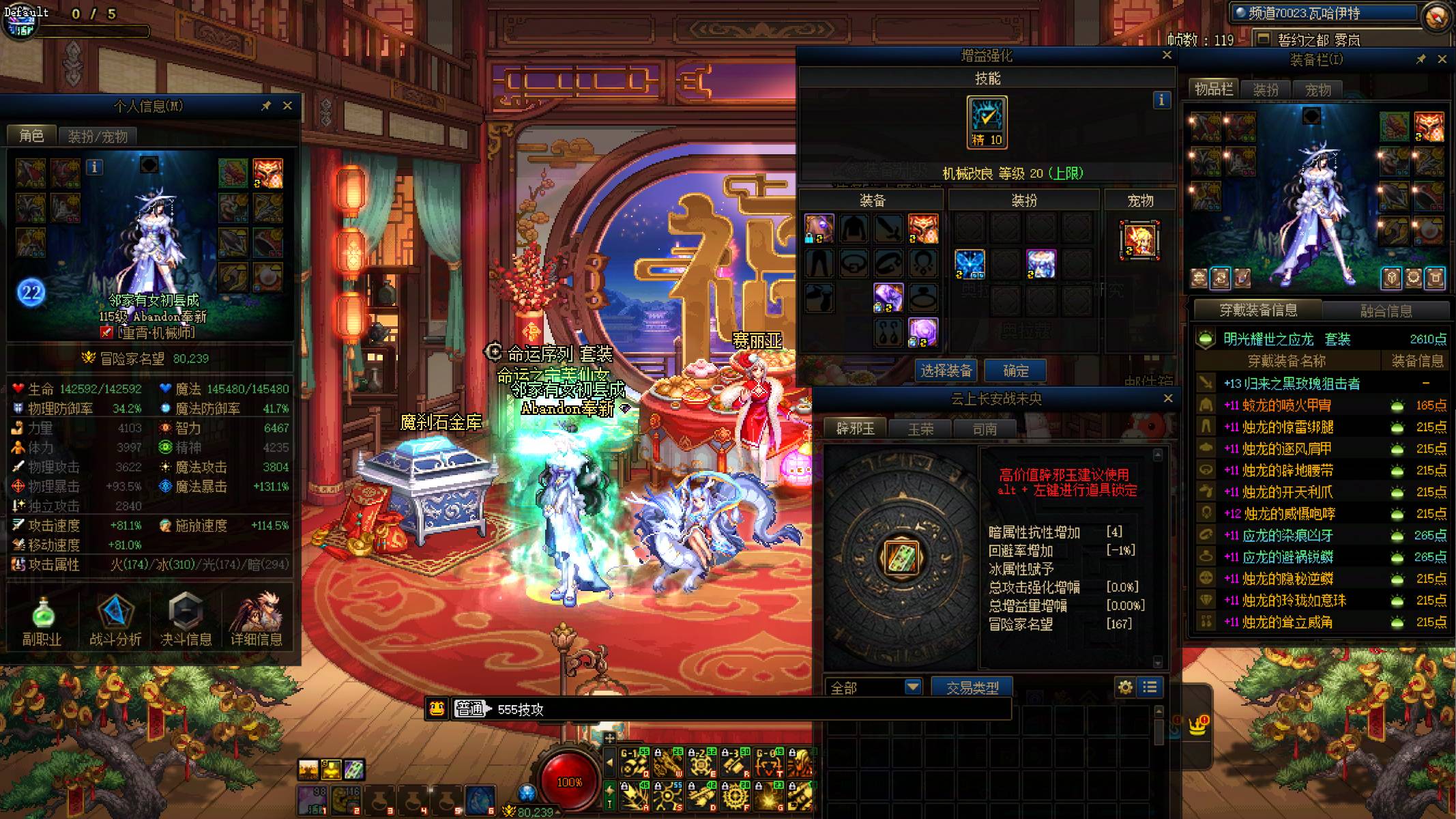Switch to the 装扮/宠物 tab
The width and height of the screenshot is (1456, 819).
[98, 136]
